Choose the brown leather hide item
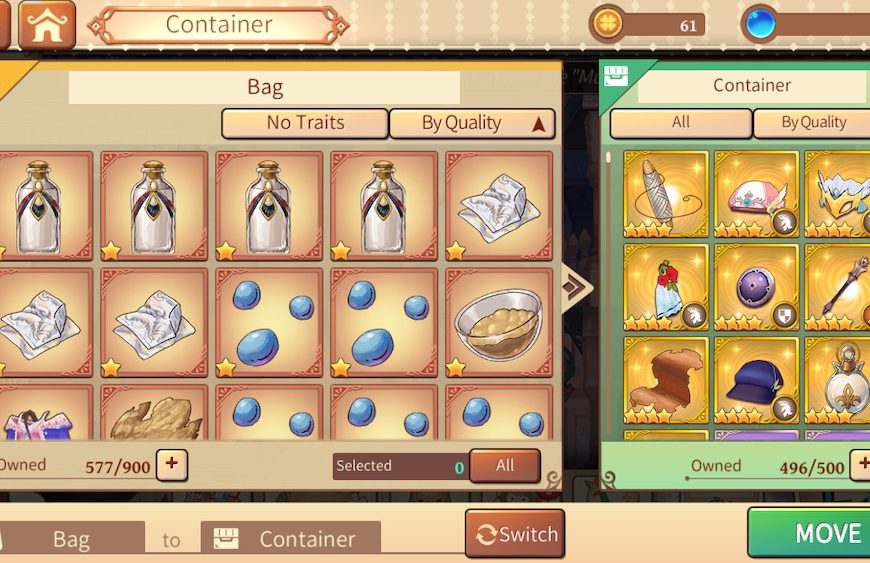This screenshot has height=563, width=870. click(665, 380)
